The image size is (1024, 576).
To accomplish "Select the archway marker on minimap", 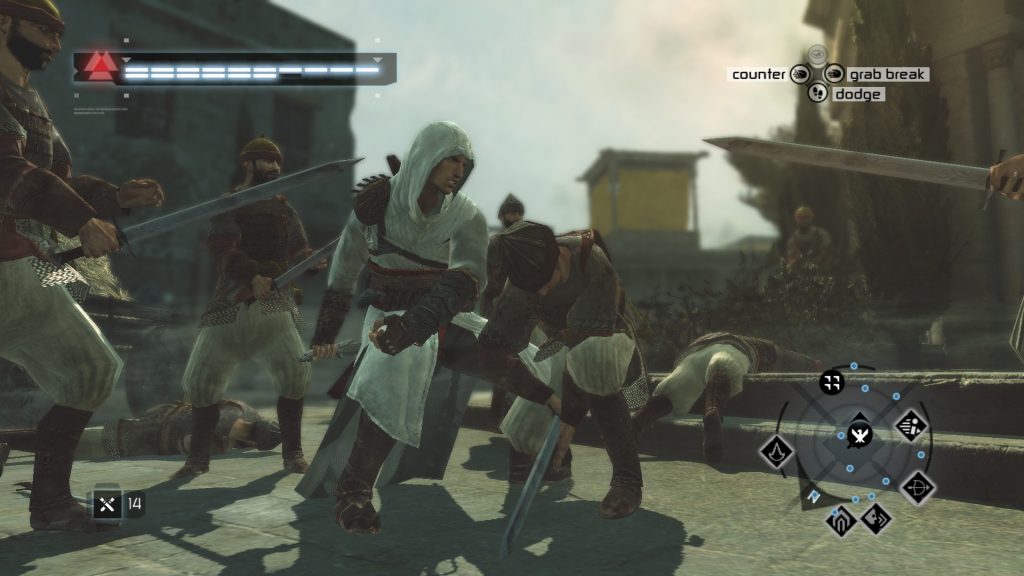I will (x=840, y=522).
